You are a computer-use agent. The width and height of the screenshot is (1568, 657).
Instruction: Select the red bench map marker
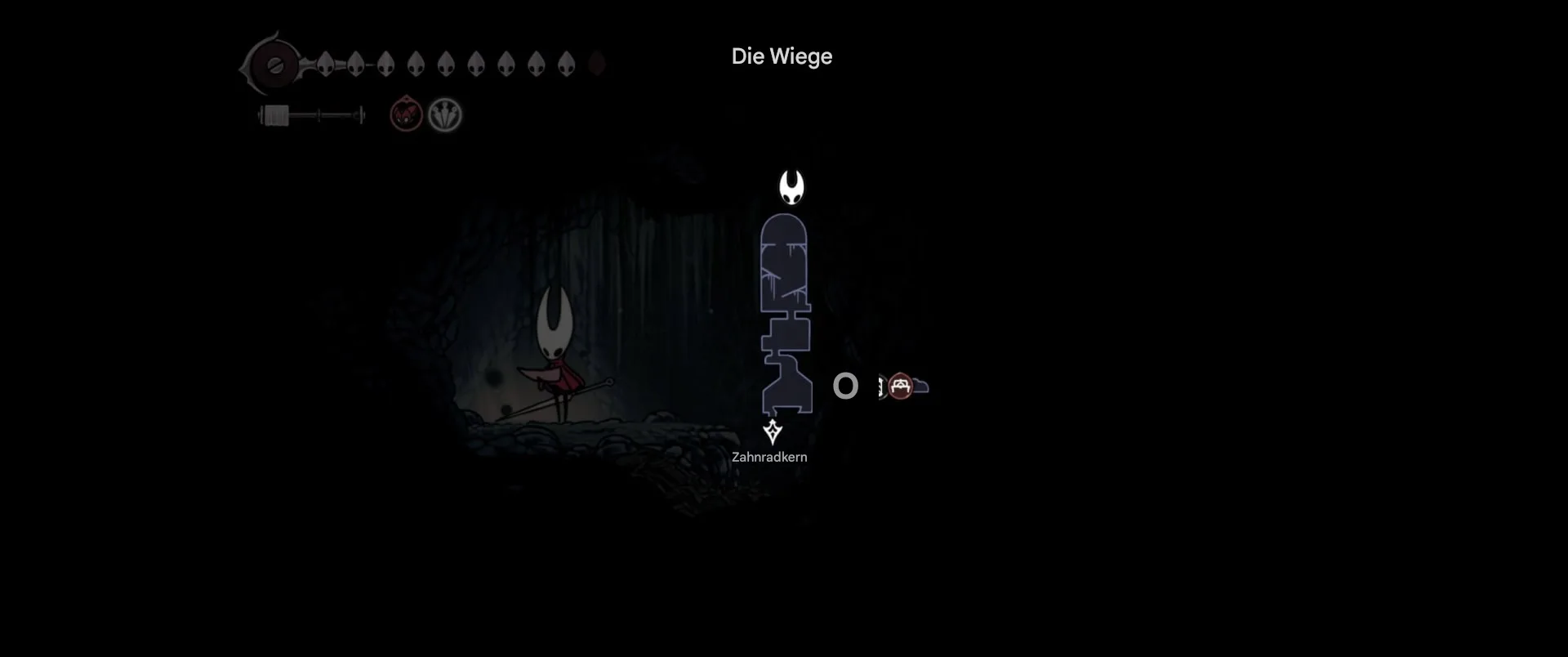(900, 386)
